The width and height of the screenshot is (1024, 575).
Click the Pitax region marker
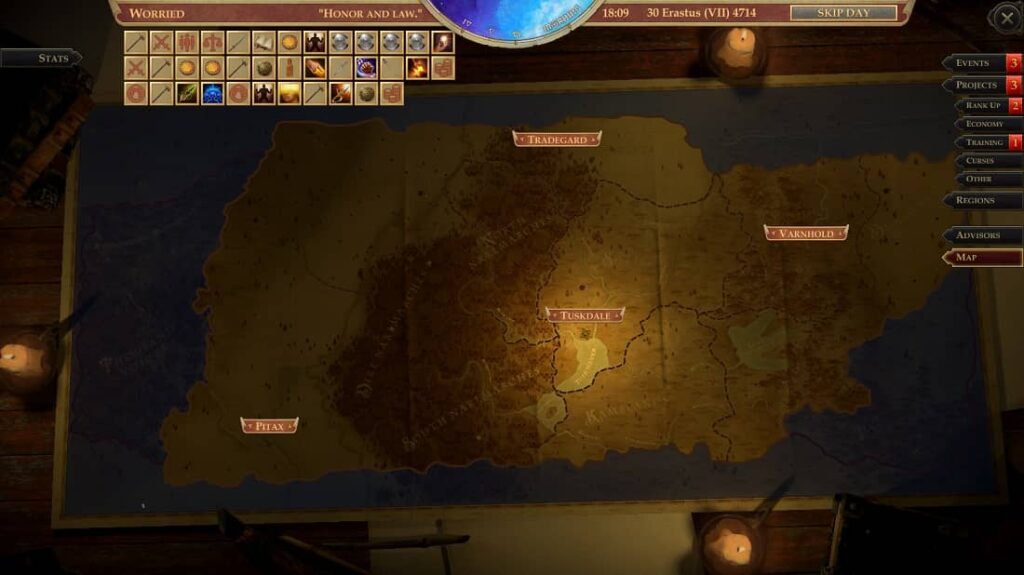(x=270, y=426)
